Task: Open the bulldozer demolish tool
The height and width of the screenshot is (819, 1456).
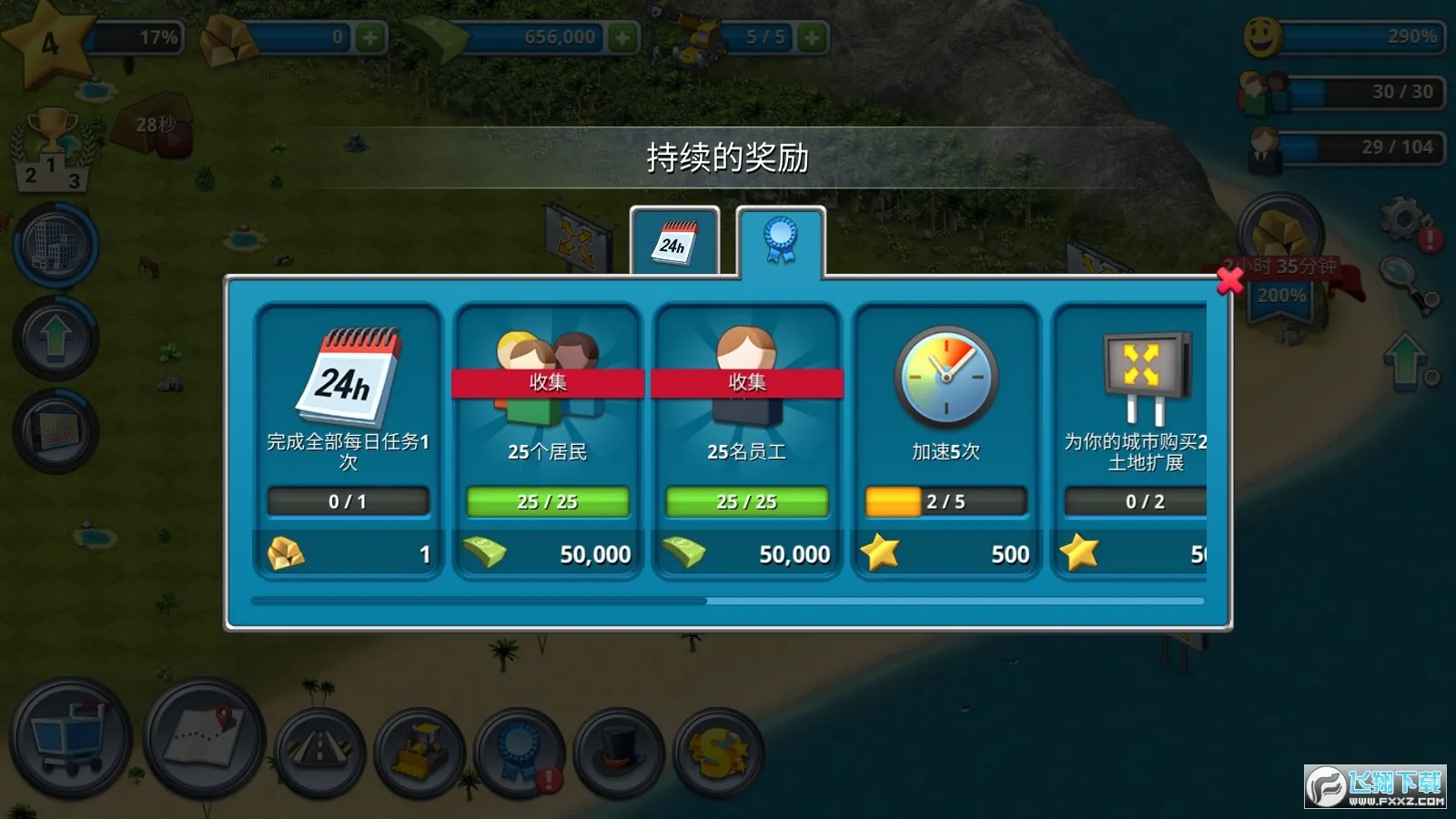Action: point(420,750)
